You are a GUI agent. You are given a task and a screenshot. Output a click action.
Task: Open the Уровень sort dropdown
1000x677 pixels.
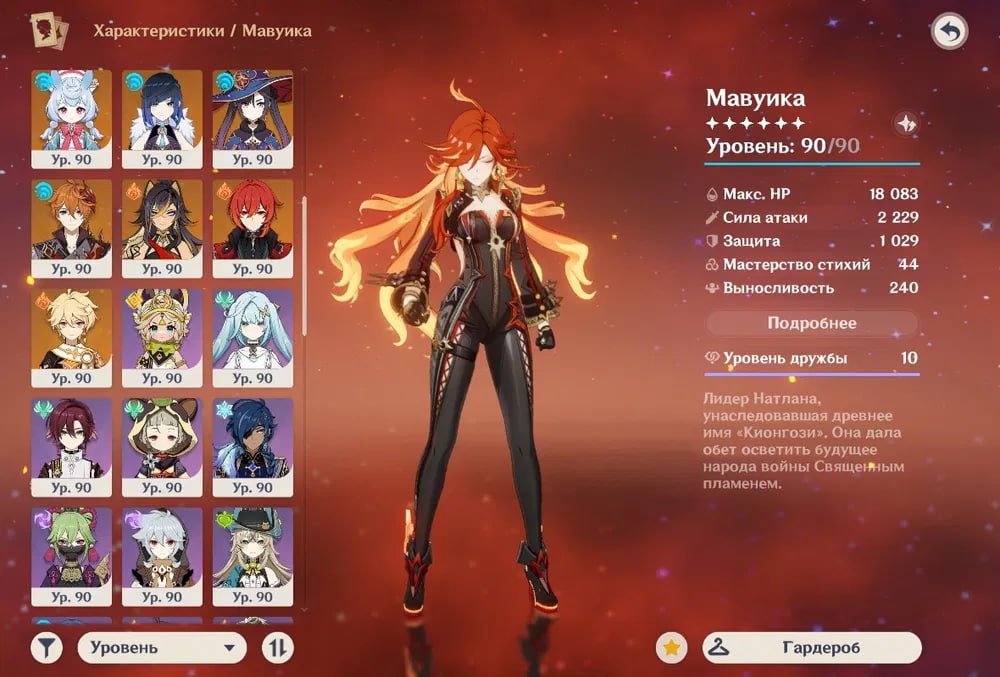pos(162,648)
